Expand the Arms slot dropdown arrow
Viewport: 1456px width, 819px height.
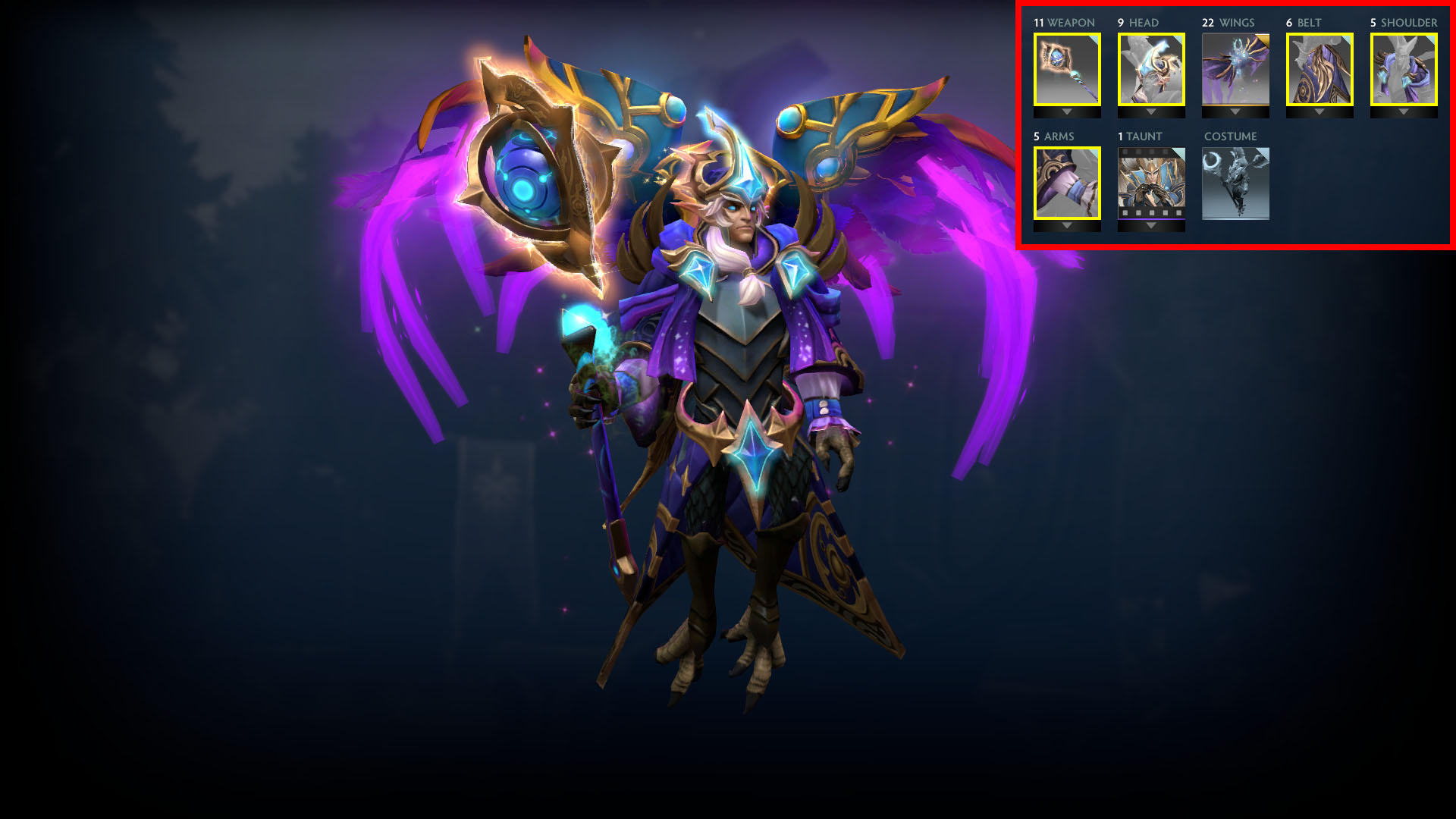coord(1067,225)
